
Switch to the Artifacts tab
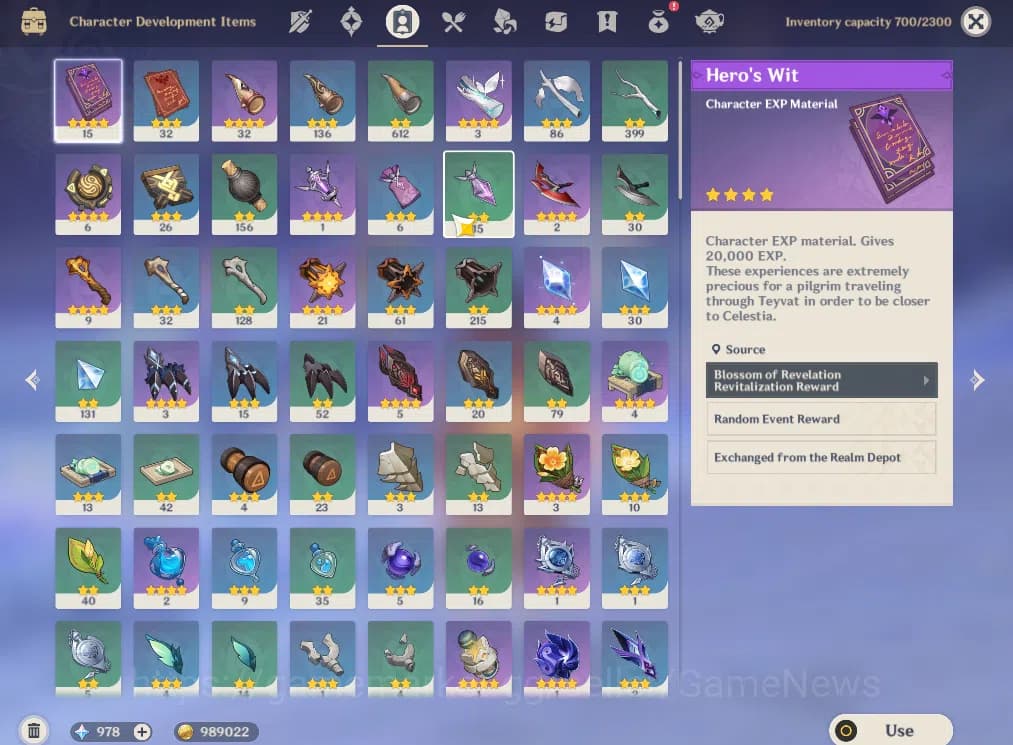(351, 21)
